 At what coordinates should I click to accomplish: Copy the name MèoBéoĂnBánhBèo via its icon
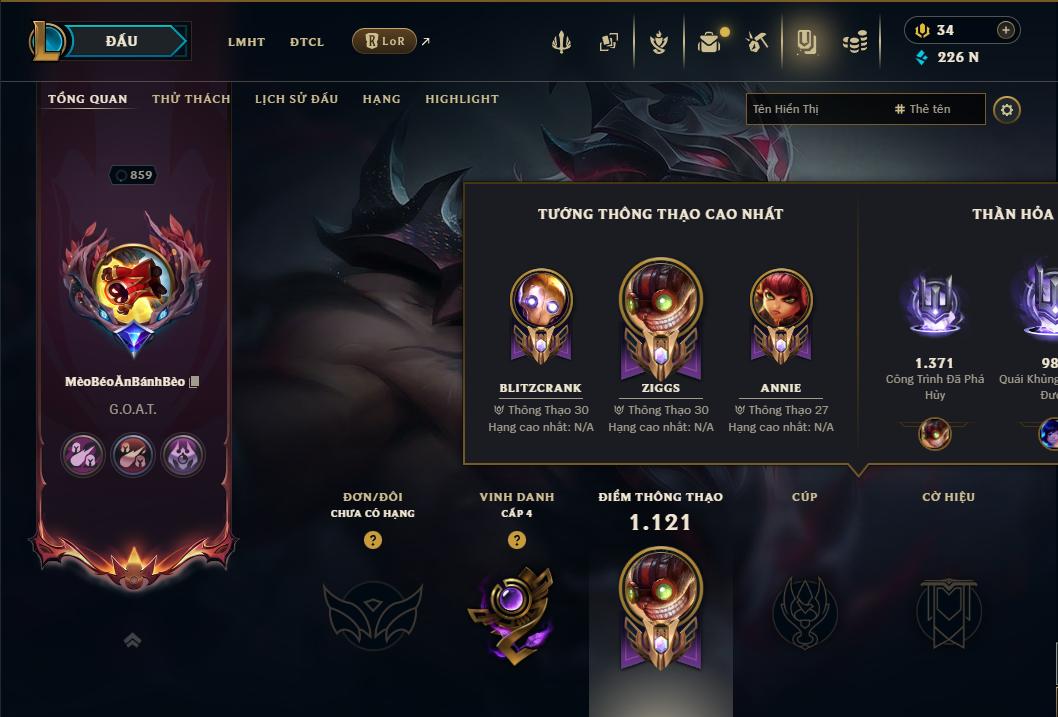[195, 382]
